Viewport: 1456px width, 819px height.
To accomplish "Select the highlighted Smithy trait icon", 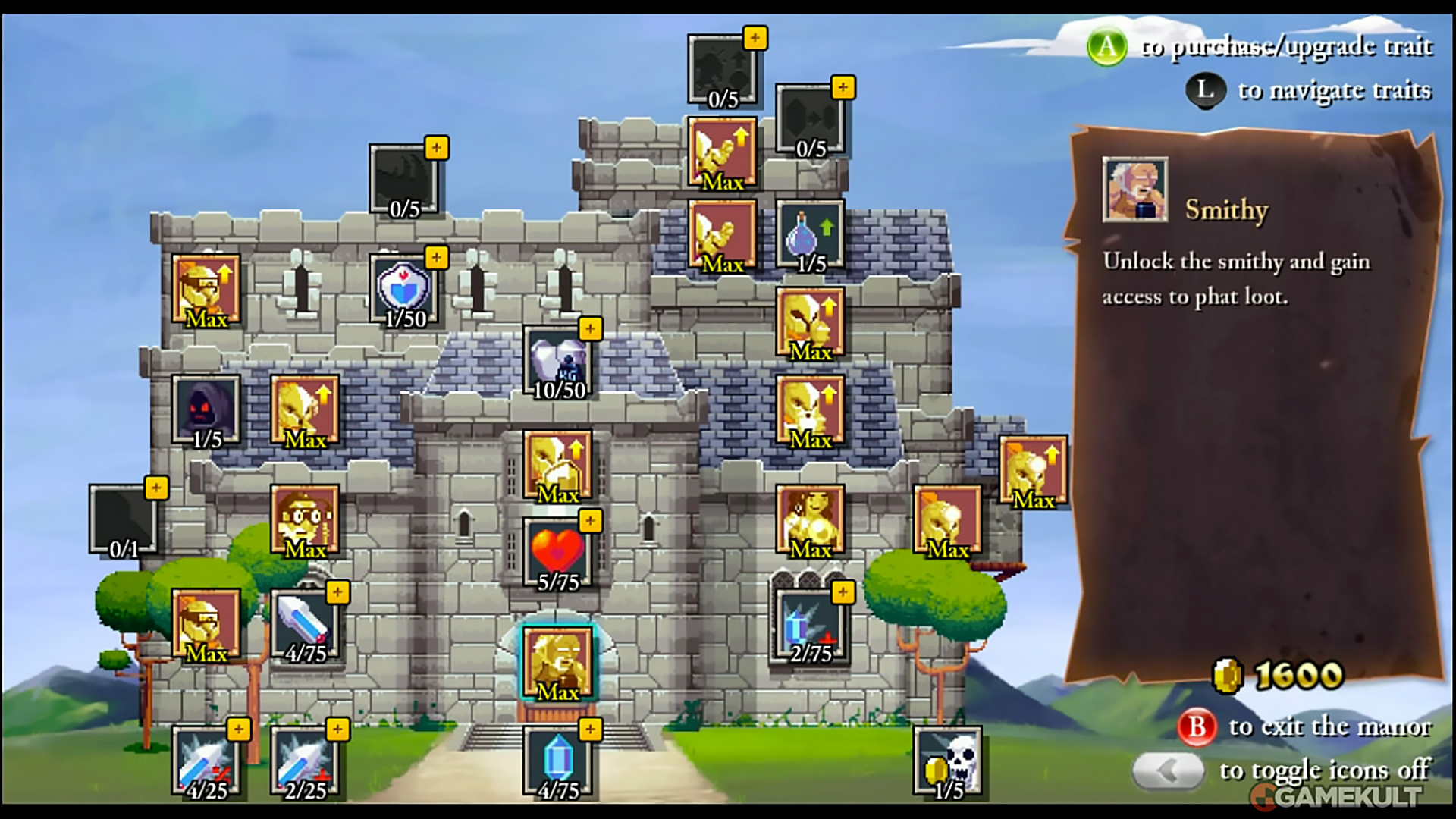I will tap(558, 661).
